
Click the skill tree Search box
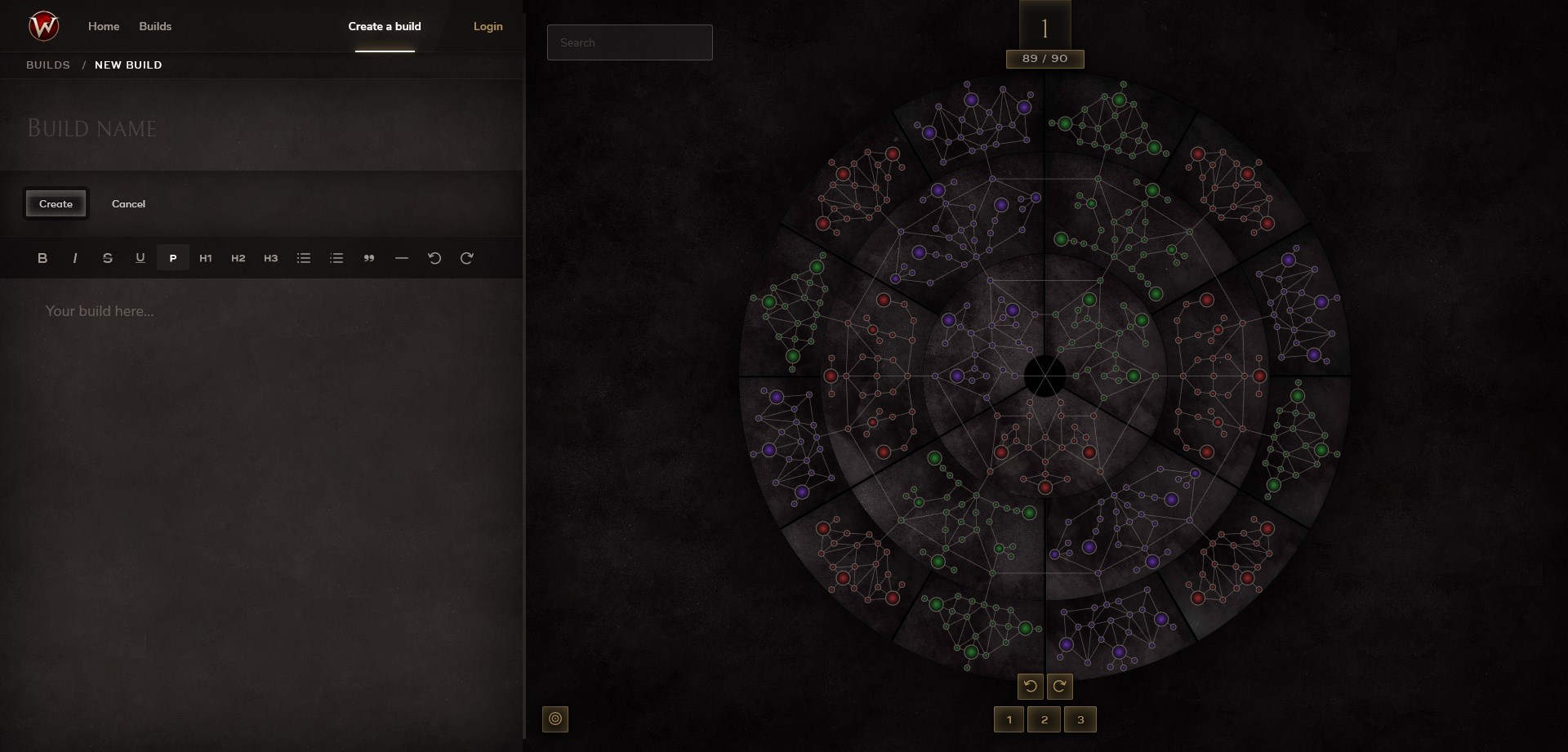pyautogui.click(x=630, y=42)
